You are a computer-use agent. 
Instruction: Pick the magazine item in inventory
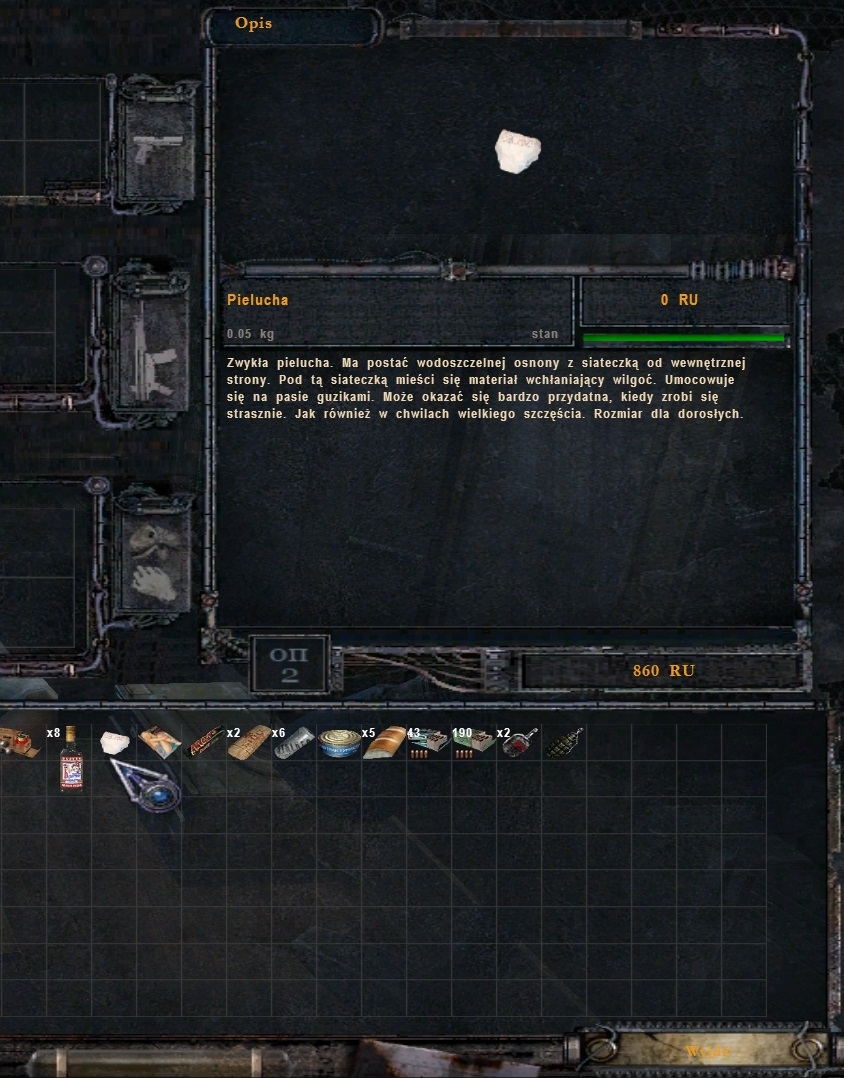160,742
